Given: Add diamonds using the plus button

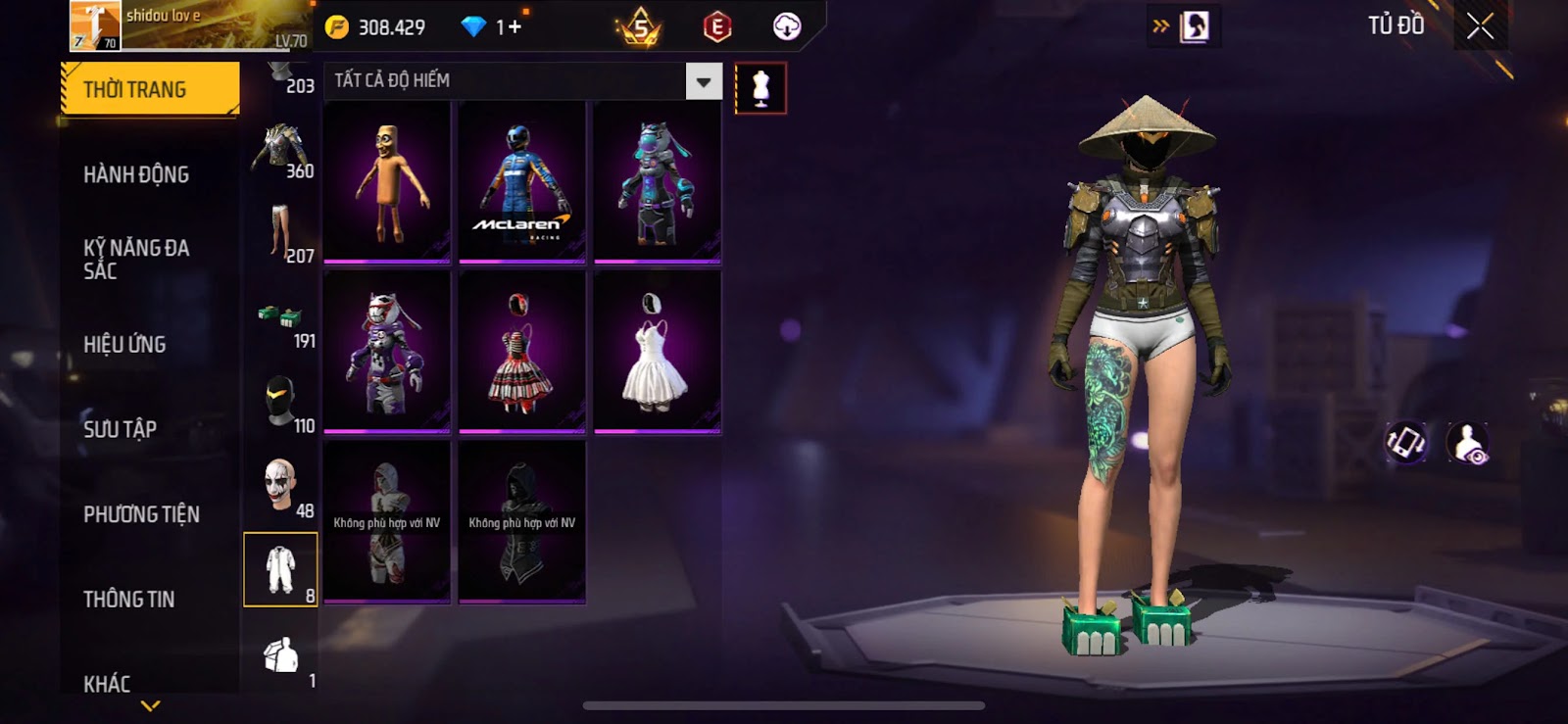Looking at the screenshot, I should [x=514, y=27].
